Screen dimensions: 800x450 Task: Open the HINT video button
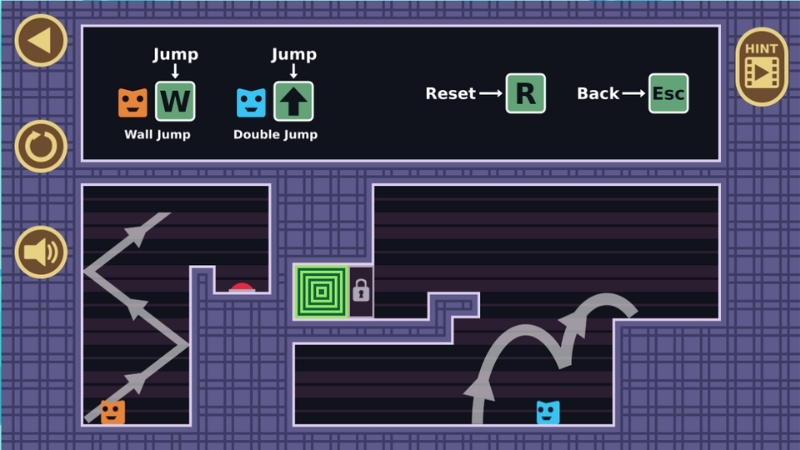point(762,67)
